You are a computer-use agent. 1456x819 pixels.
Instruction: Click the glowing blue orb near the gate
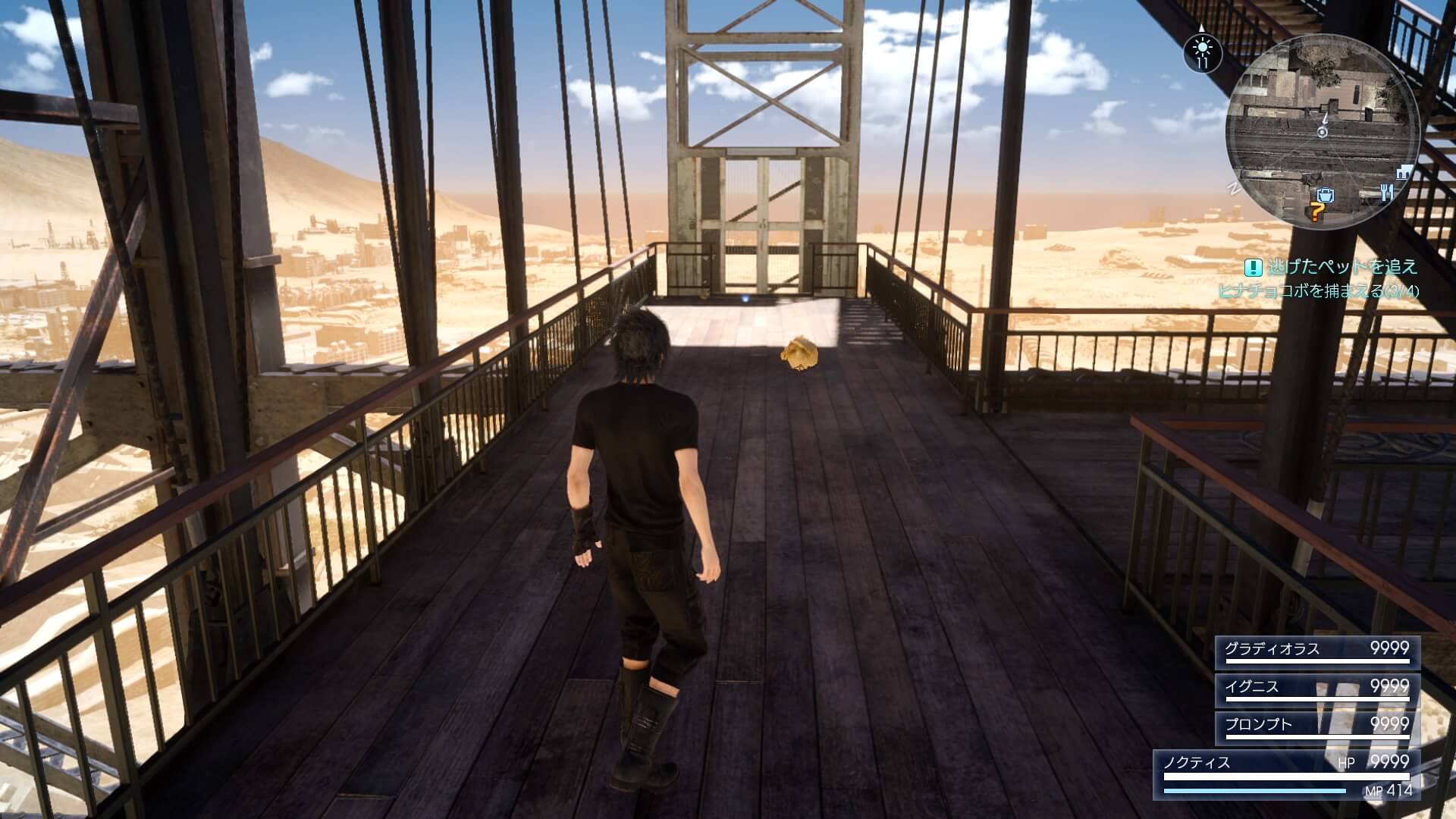[x=746, y=300]
